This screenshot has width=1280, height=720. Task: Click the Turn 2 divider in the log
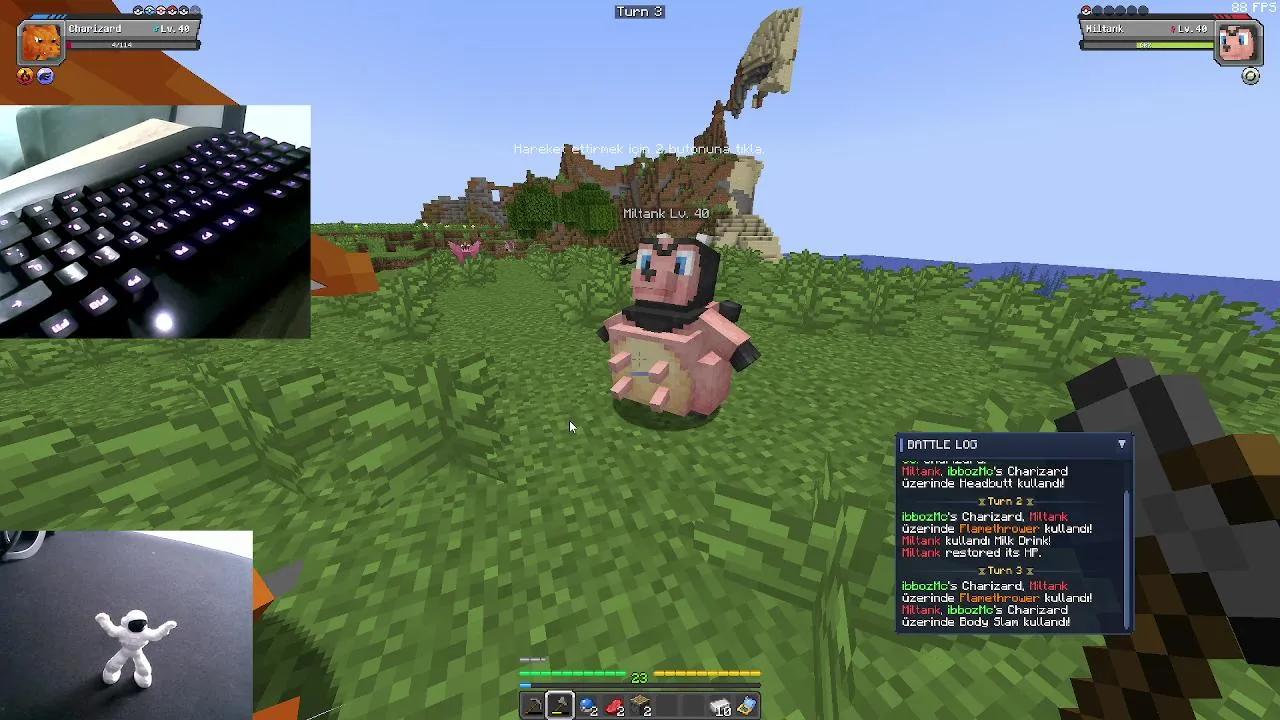1007,500
